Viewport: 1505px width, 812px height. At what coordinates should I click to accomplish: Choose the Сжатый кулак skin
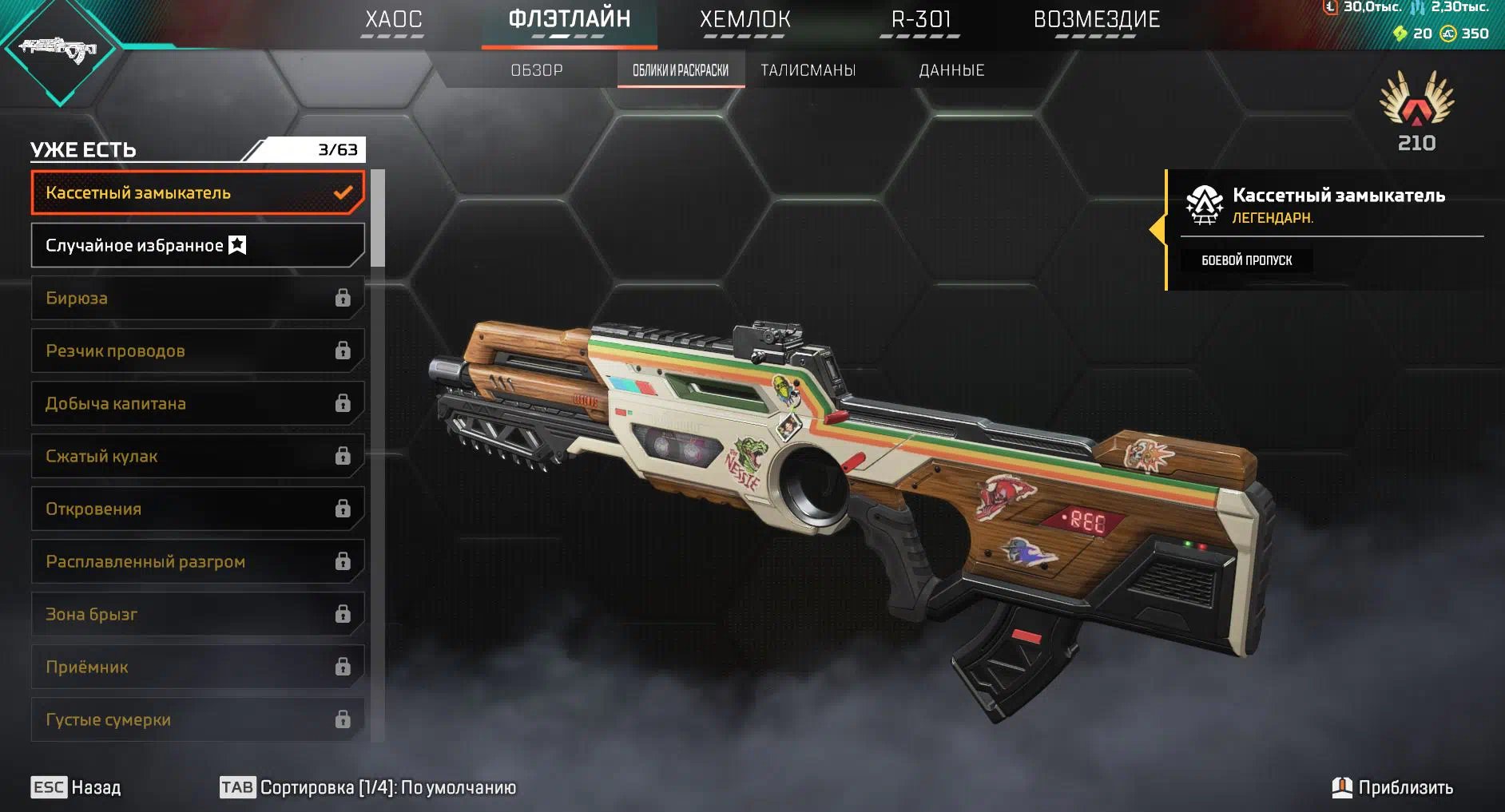pyautogui.click(x=197, y=456)
